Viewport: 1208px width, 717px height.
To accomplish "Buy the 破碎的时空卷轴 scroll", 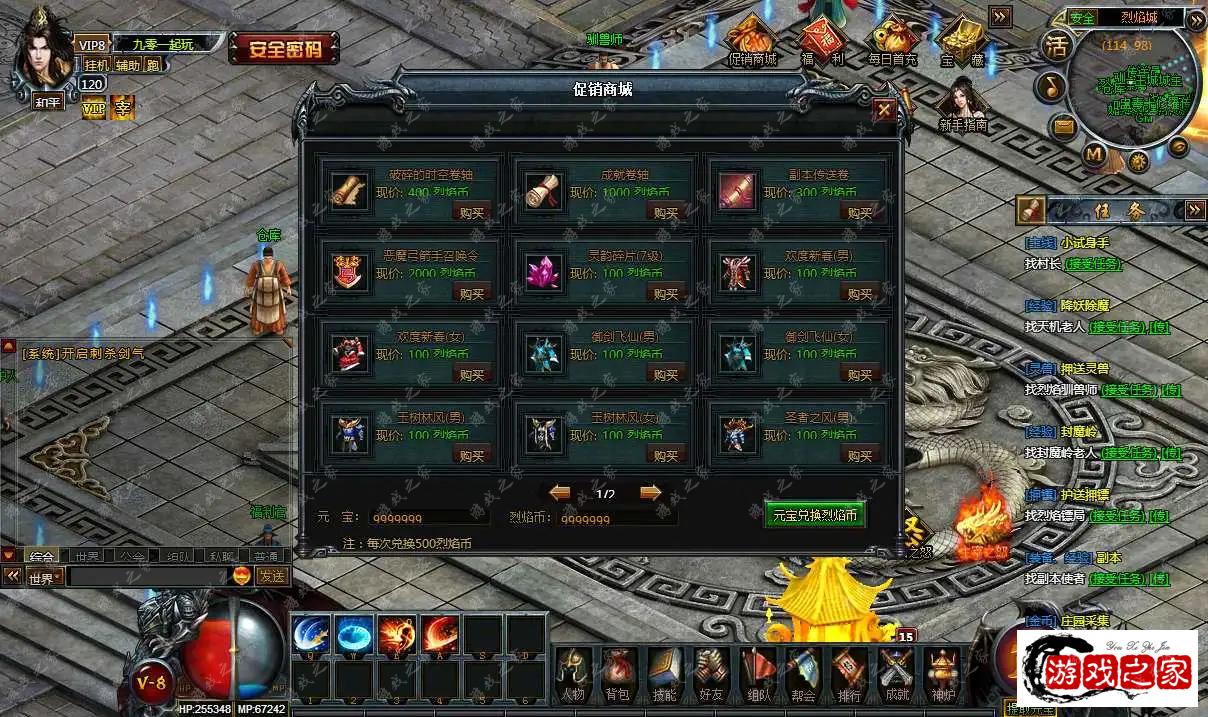I will tap(471, 212).
